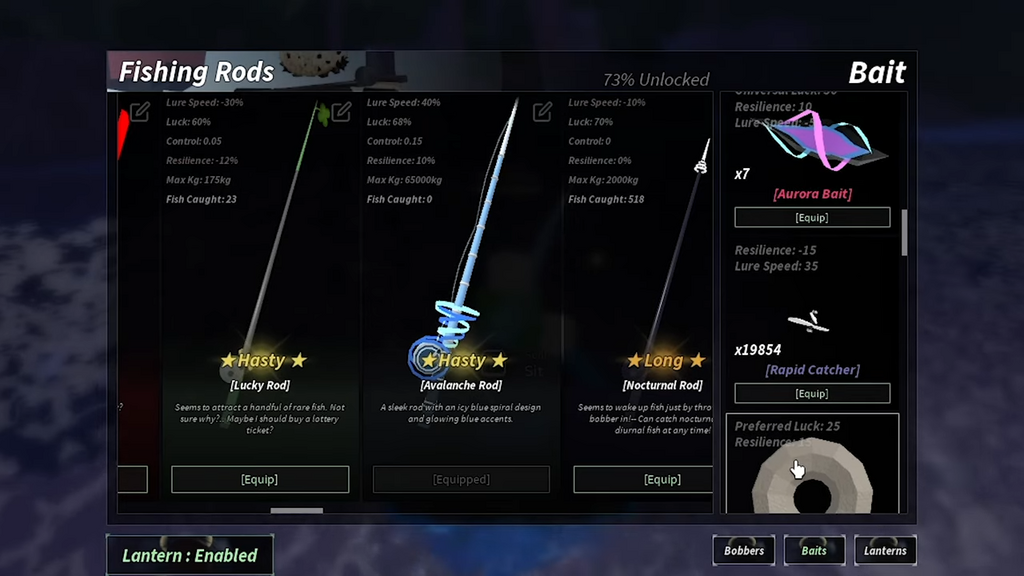Click the Avalanche Rod edit pencil icon

coord(542,112)
